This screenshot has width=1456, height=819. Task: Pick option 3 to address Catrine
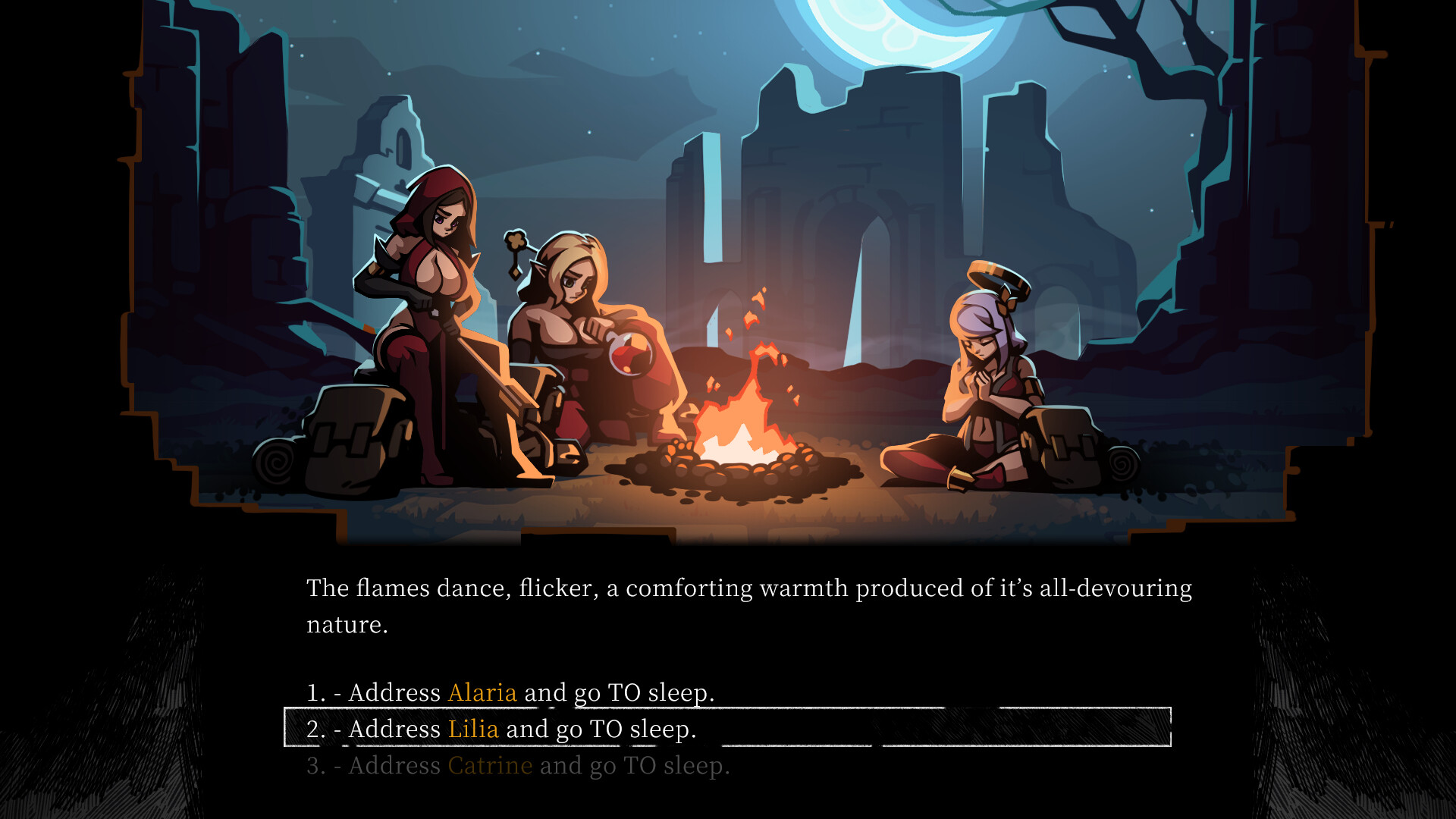click(519, 766)
